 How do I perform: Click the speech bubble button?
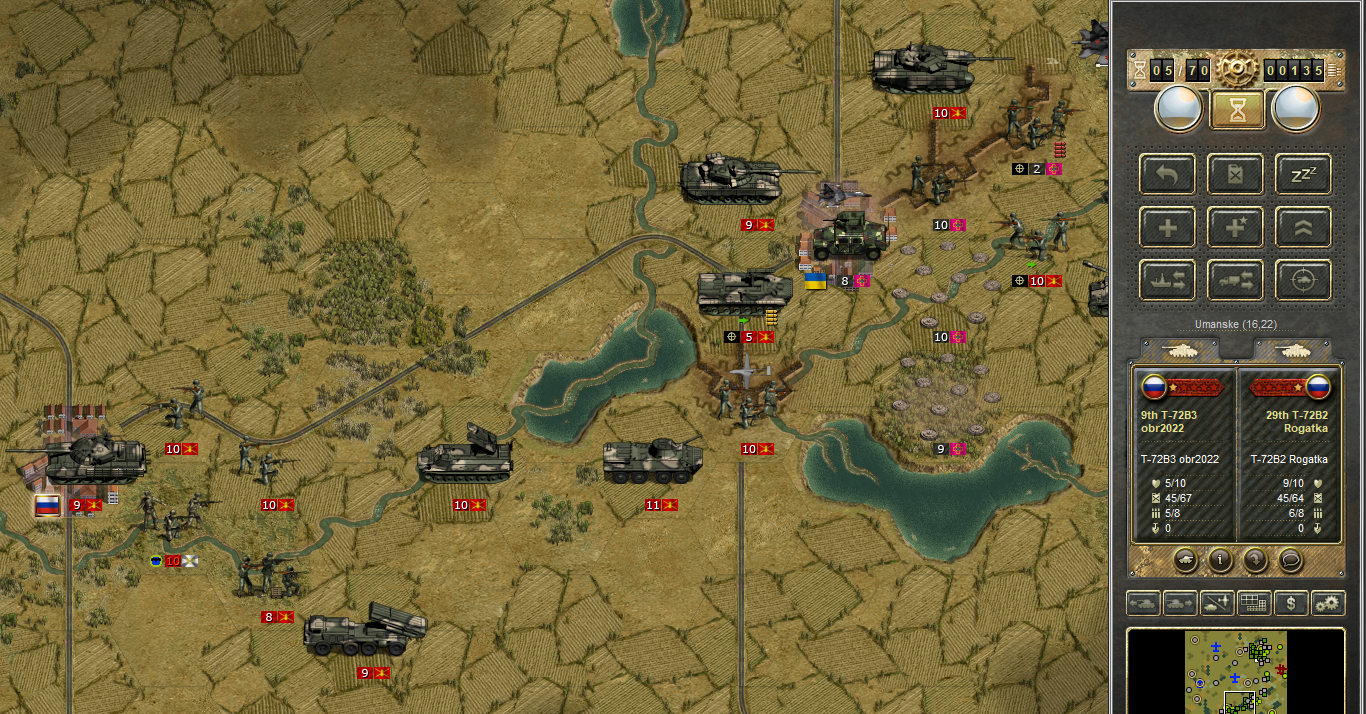(1291, 560)
